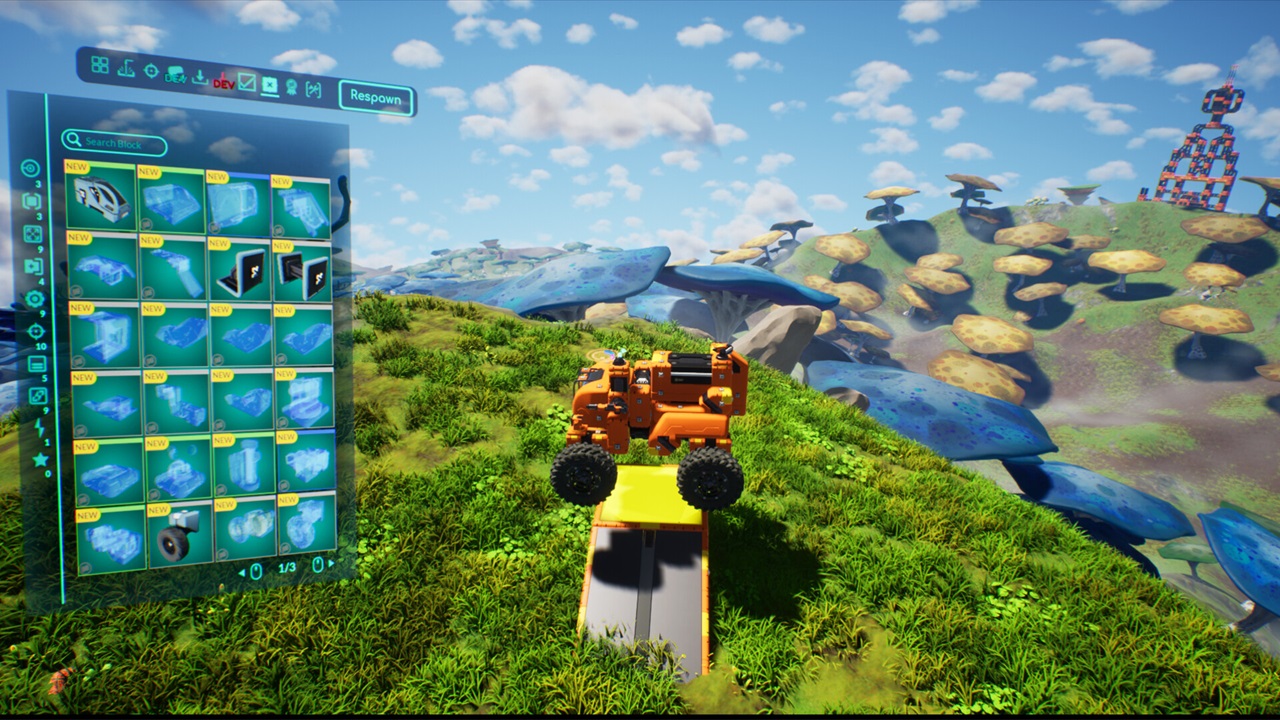The width and height of the screenshot is (1280, 720).
Task: Switch to the highlighted x-box tab
Action: pos(269,87)
